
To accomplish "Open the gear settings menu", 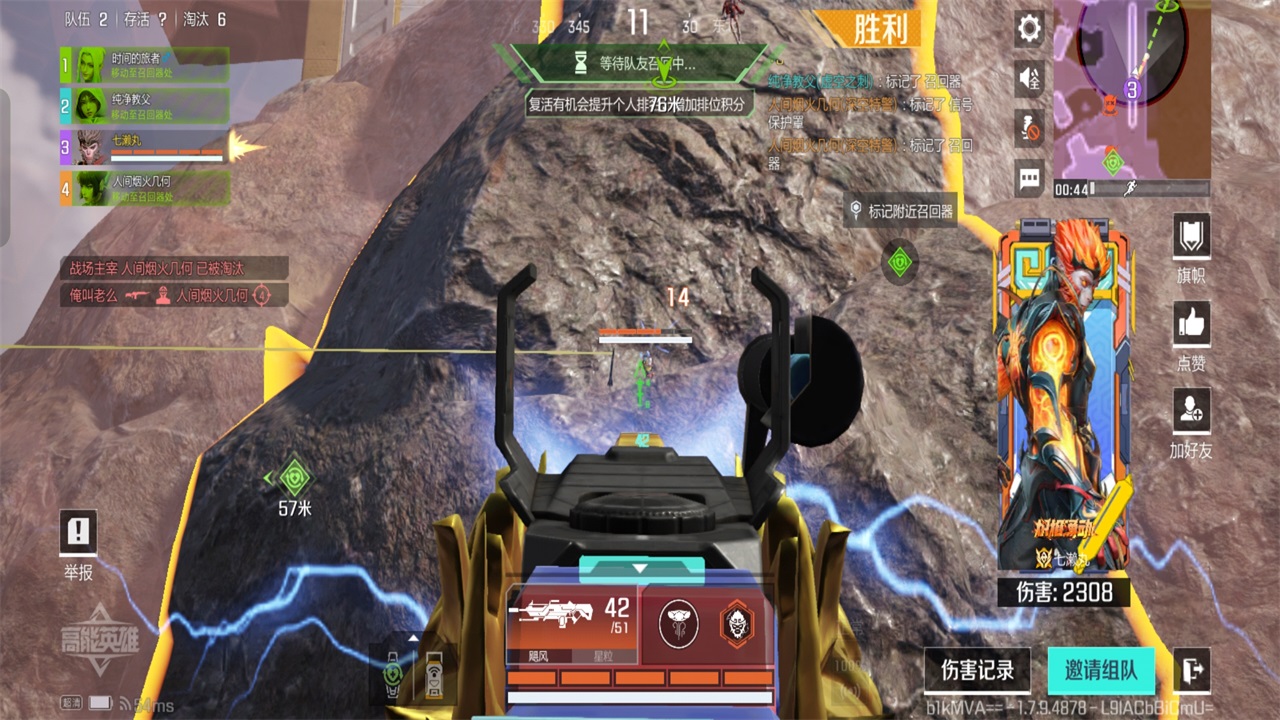I will point(1030,29).
